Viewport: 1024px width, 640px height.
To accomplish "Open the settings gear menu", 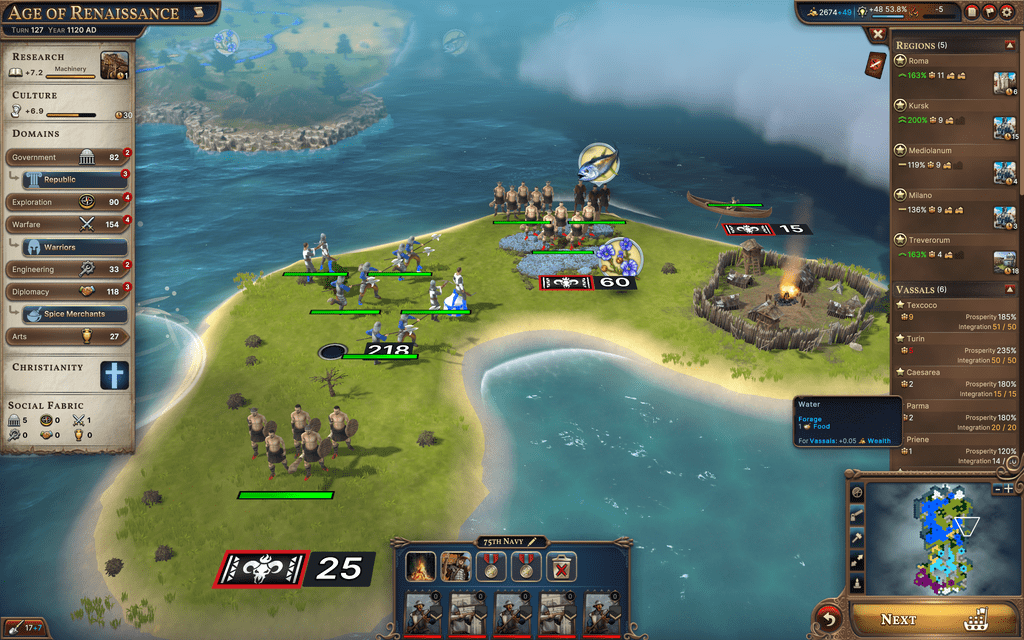I will click(x=1008, y=12).
